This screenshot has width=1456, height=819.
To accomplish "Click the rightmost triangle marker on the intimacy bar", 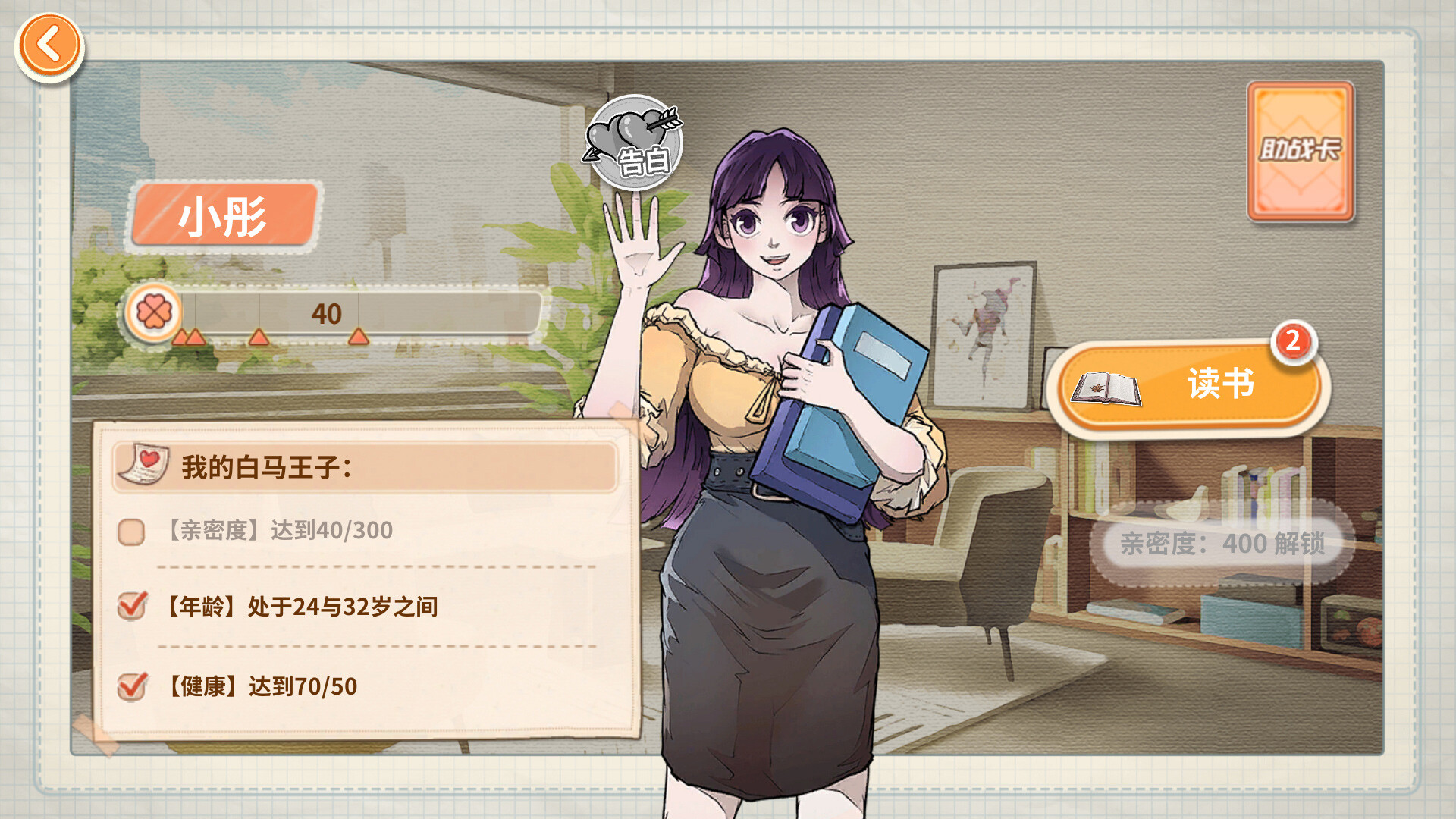I will pyautogui.click(x=356, y=337).
